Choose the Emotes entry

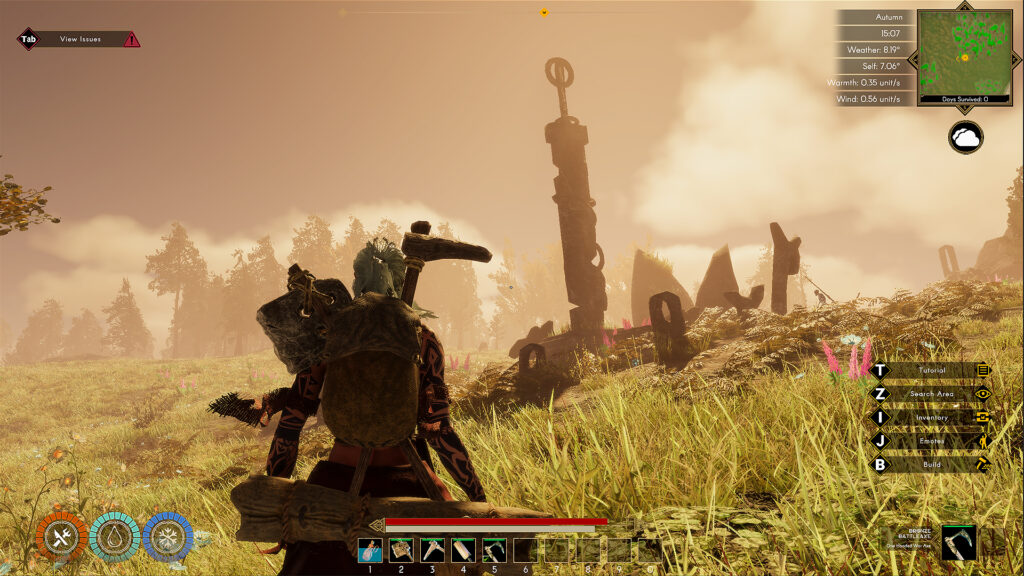pos(931,441)
